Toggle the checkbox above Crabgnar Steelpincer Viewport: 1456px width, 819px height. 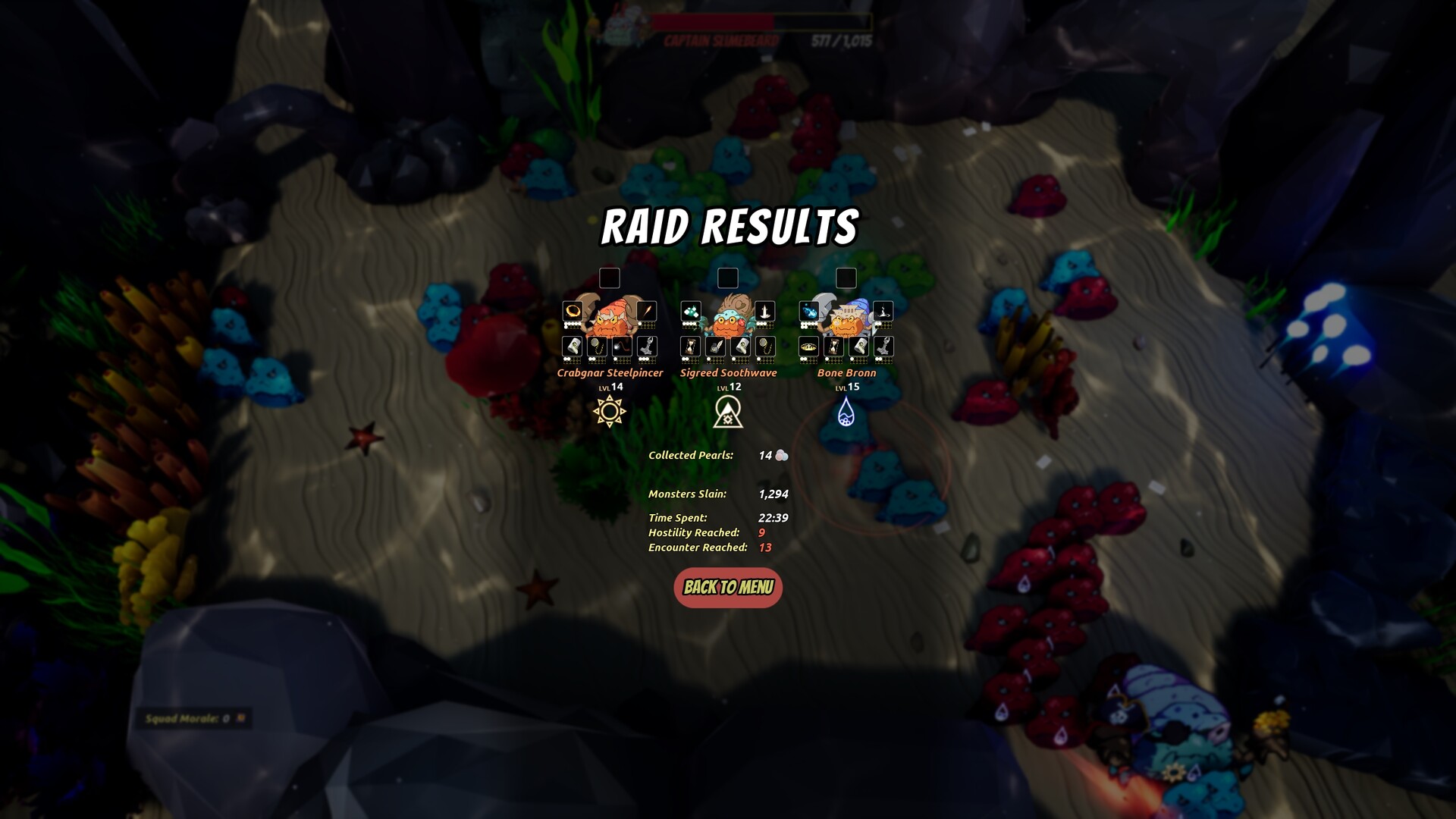point(608,279)
